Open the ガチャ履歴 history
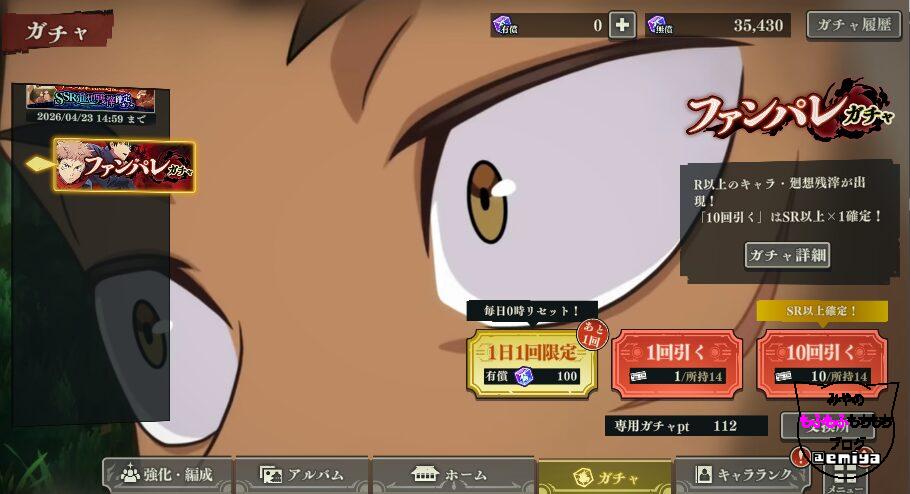This screenshot has height=494, width=910. pyautogui.click(x=853, y=25)
